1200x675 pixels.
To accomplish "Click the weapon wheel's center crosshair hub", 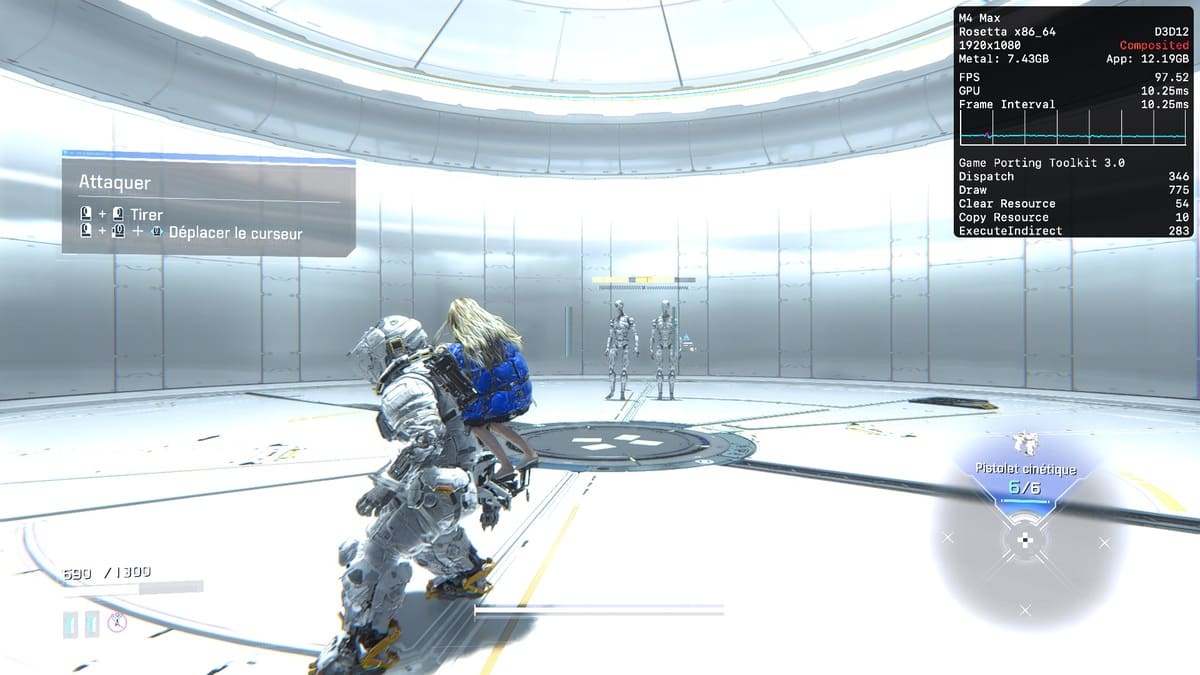I will (x=1024, y=541).
